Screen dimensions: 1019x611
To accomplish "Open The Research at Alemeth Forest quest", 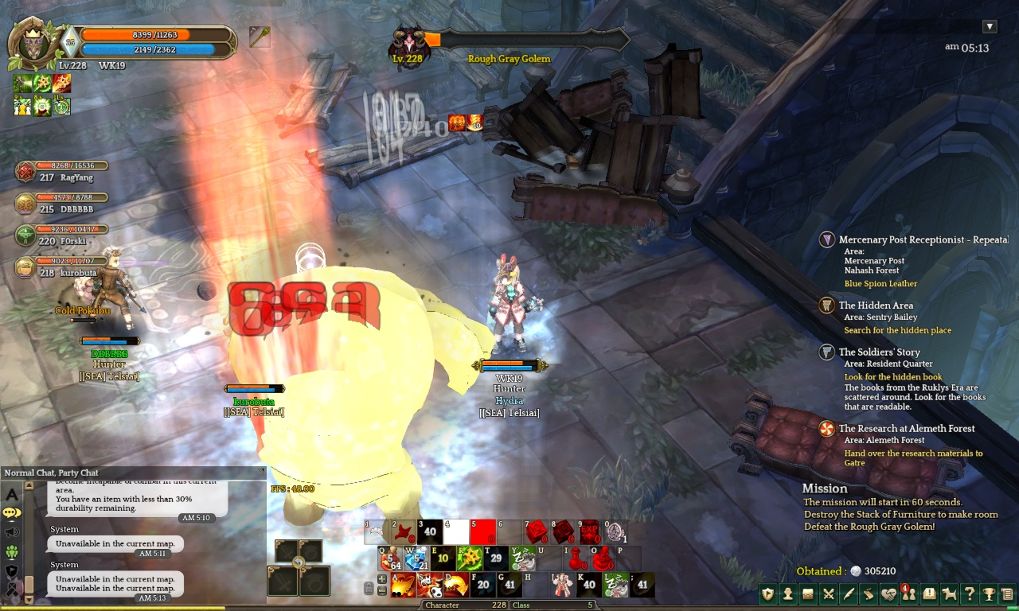I will tap(906, 428).
